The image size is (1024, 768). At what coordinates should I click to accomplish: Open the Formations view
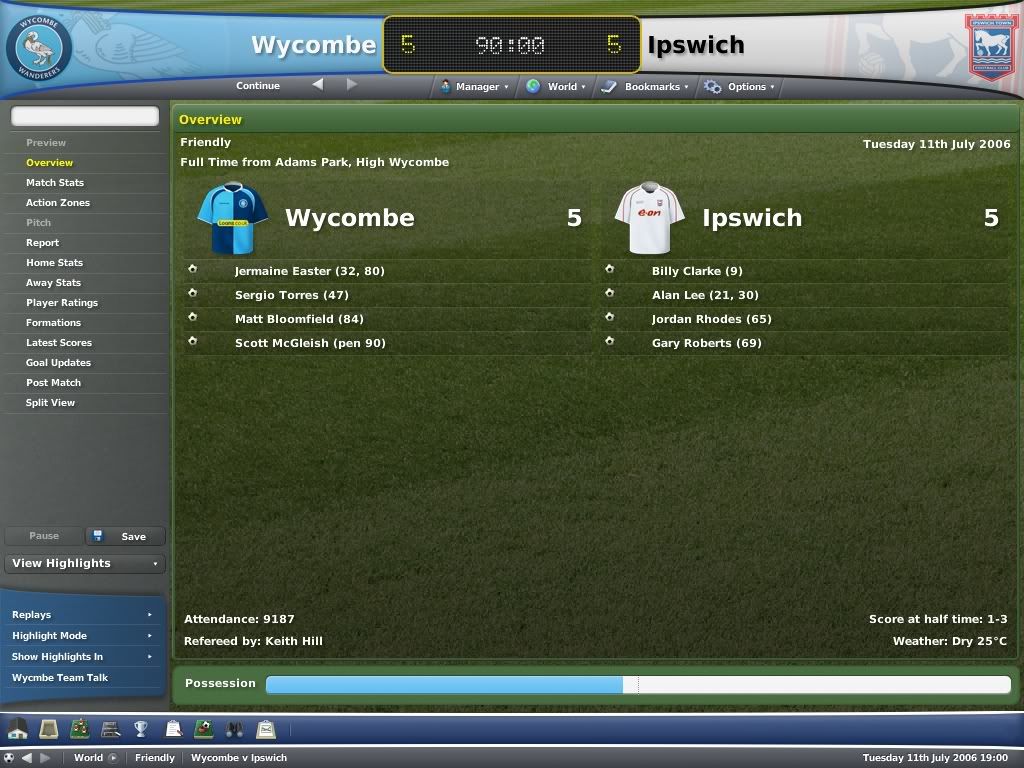tap(53, 323)
